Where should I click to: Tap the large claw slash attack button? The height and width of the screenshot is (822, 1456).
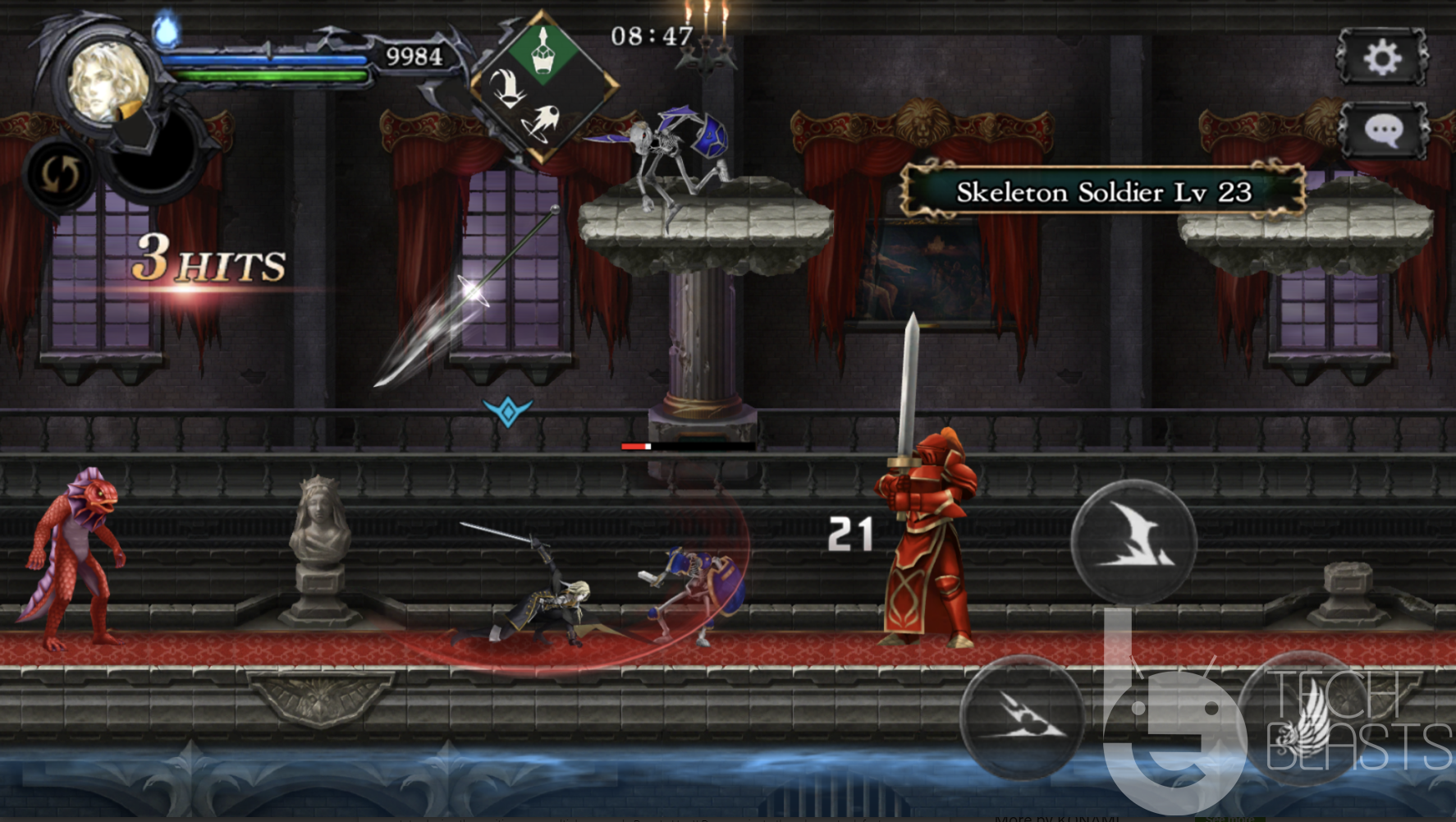tap(1133, 542)
